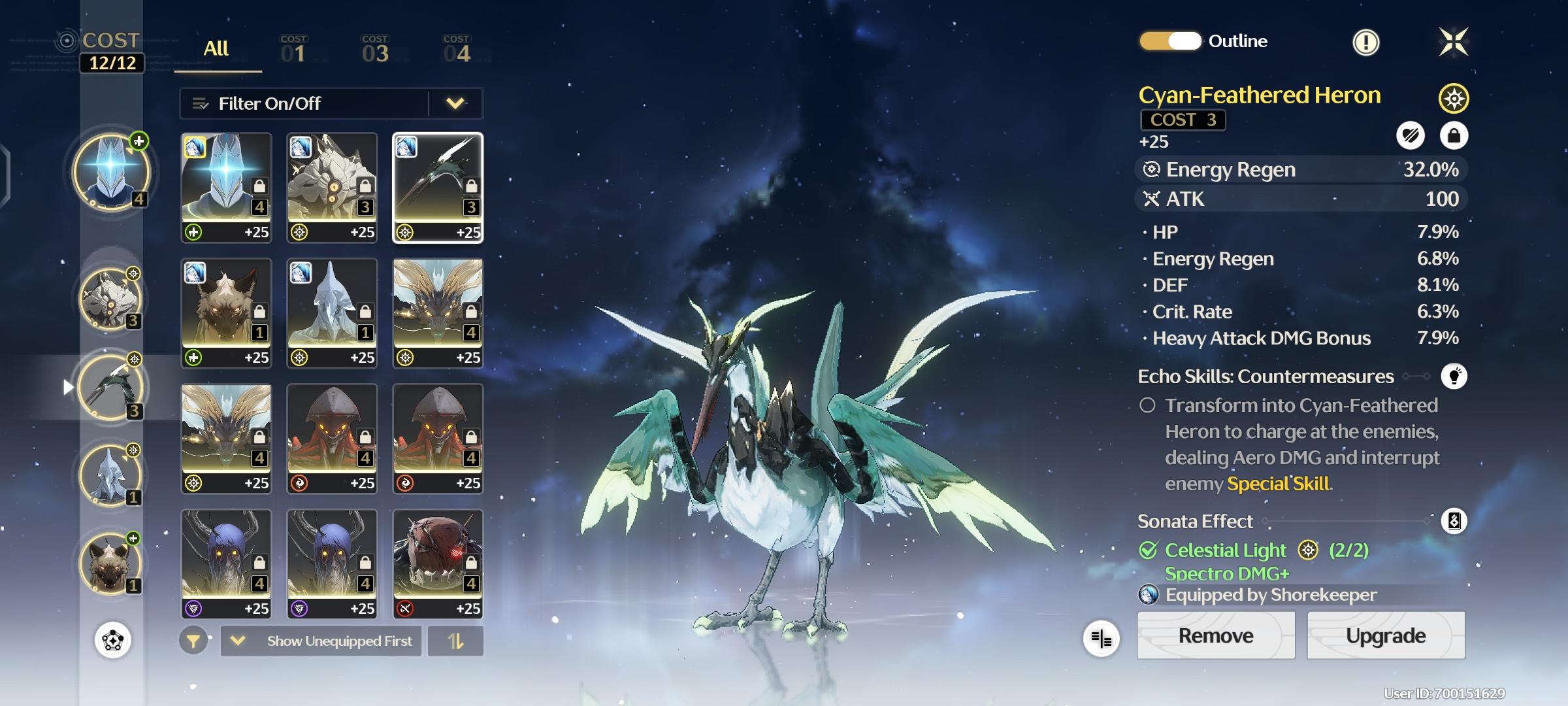Select the Cyan-Feathered Heron card in the grid
Viewport: 1568px width, 706px height.
click(438, 188)
